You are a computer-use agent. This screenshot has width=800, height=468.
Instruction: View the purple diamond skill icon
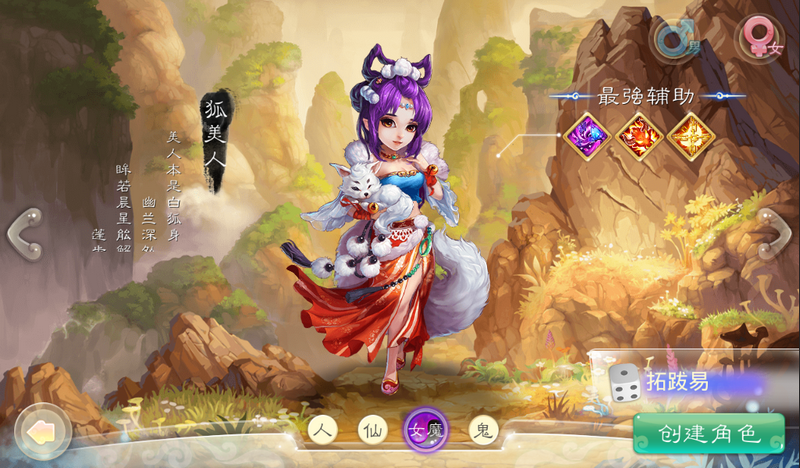(x=585, y=136)
